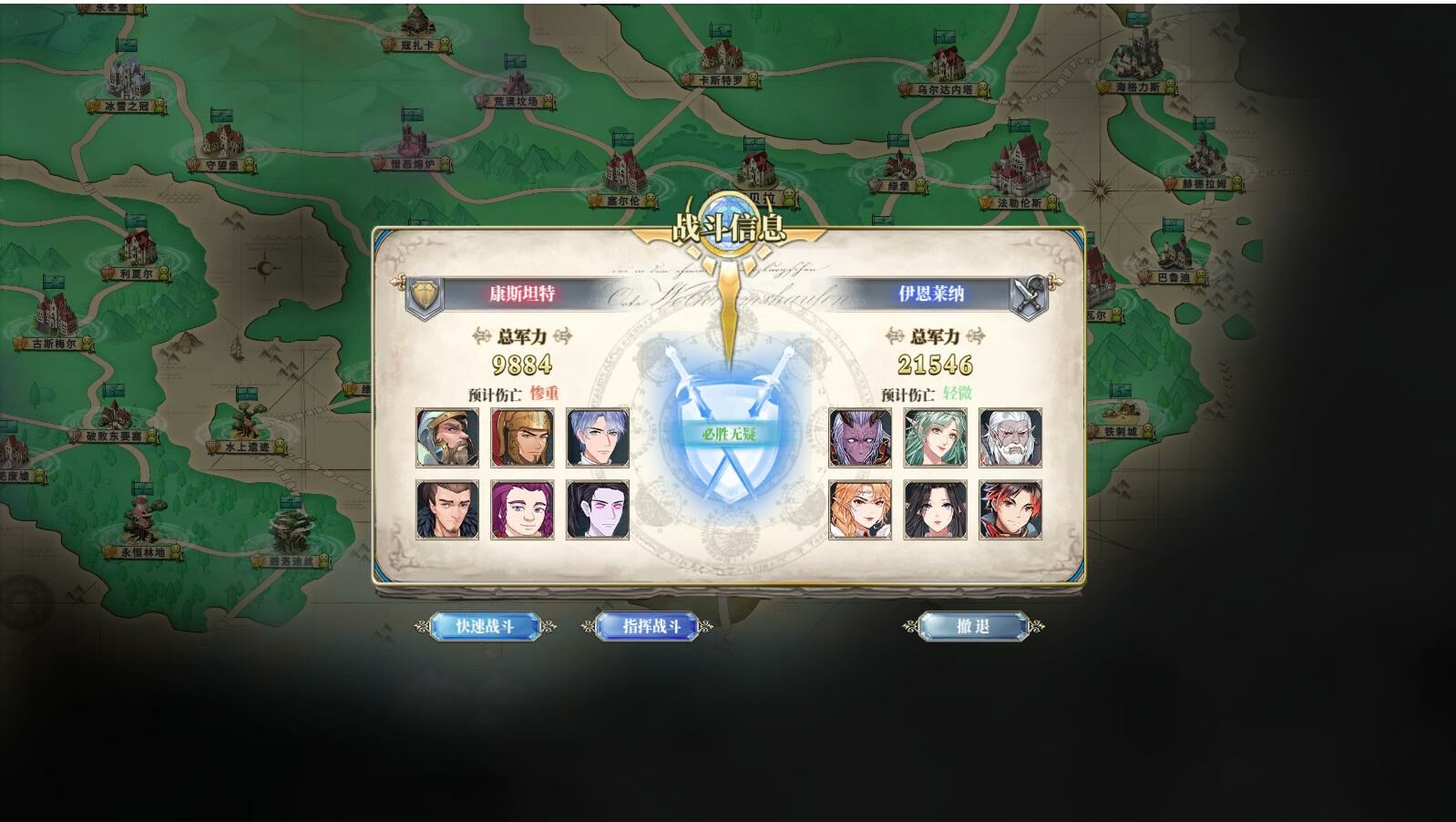This screenshot has width=1456, height=822.
Task: Choose the pale black-haired defender portrait
Action: point(597,510)
